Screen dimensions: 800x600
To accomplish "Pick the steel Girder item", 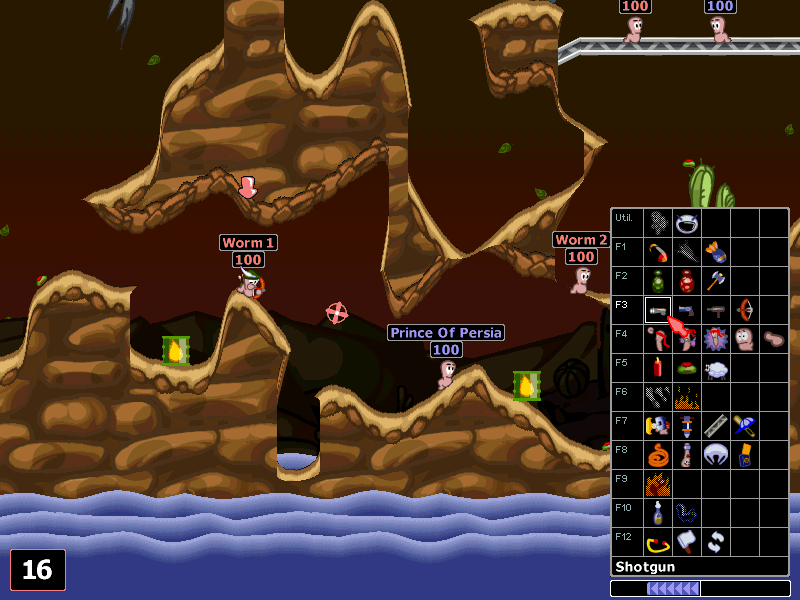I will point(715,427).
